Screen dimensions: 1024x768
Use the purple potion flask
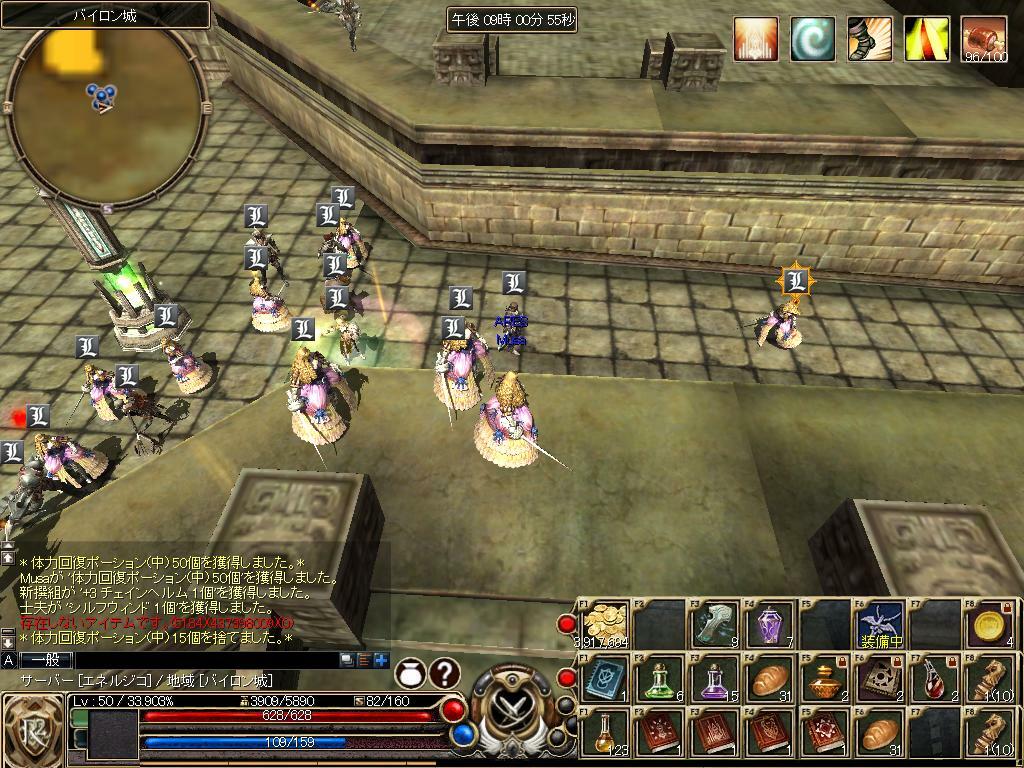coord(715,680)
